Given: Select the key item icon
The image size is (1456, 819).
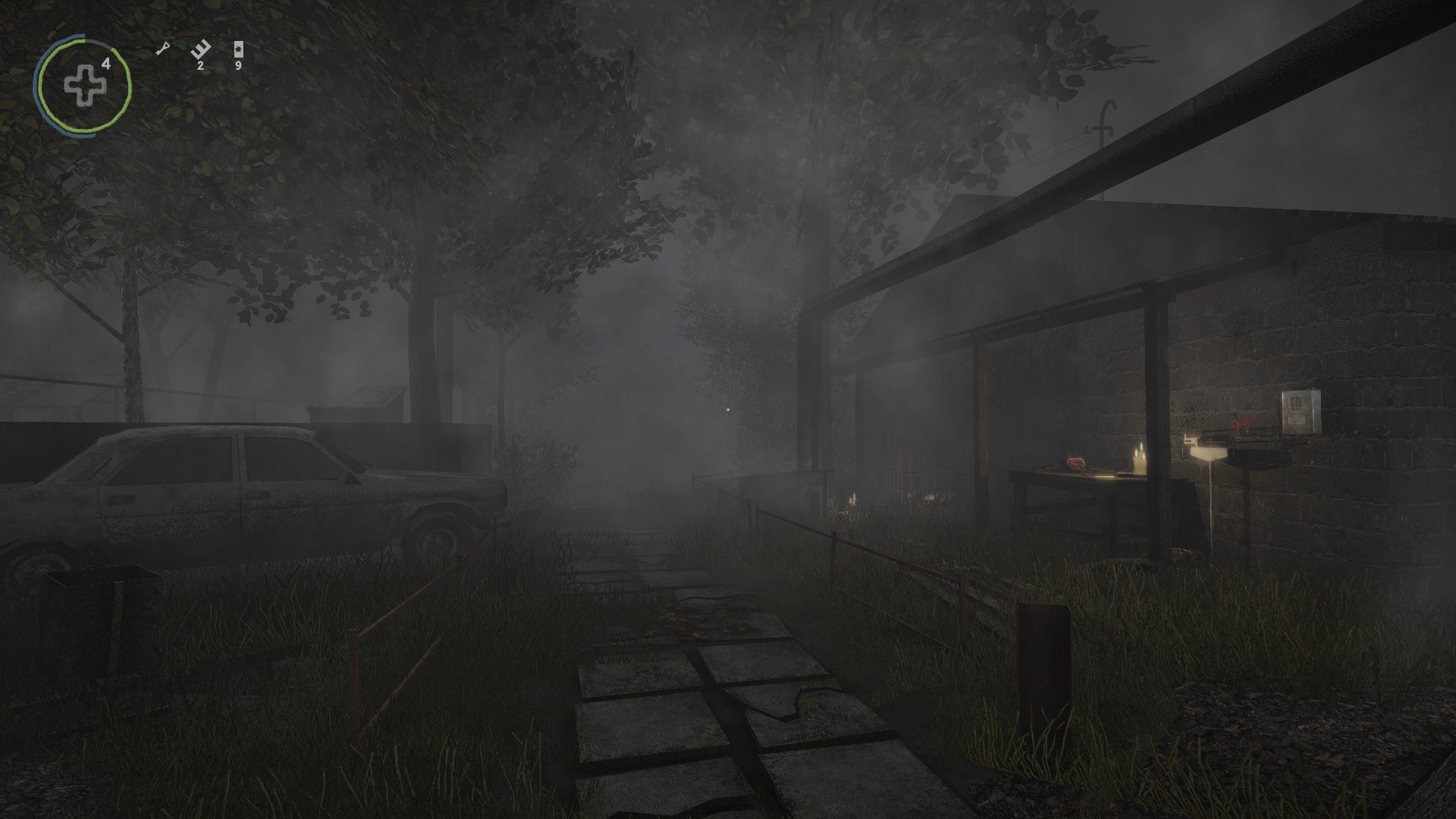Looking at the screenshot, I should click(162, 49).
